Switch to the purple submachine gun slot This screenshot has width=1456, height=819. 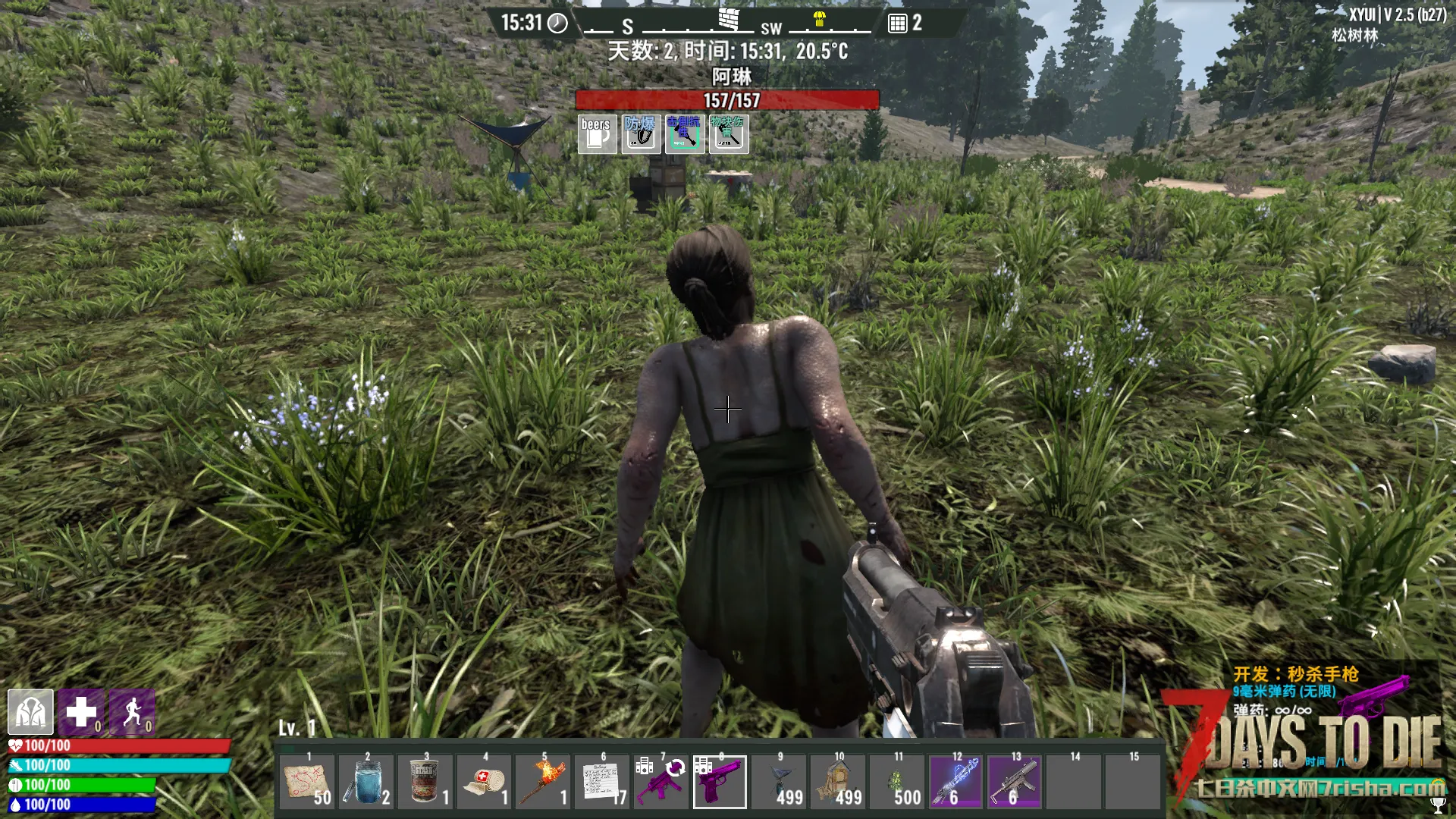point(661,782)
